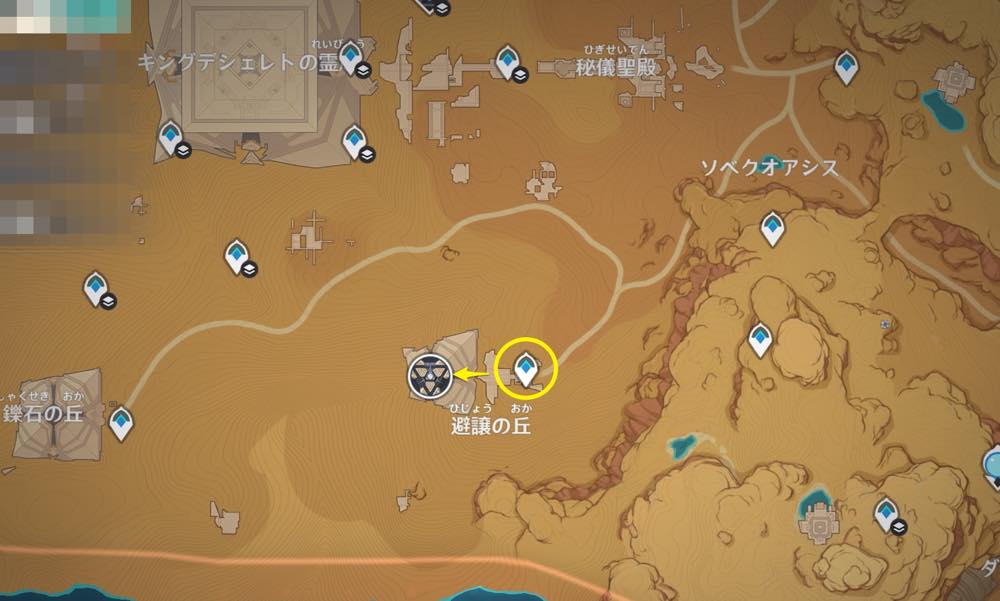Select the underground waypoint beside 秘儀聖殿
The image size is (1000, 601).
pyautogui.click(x=511, y=61)
